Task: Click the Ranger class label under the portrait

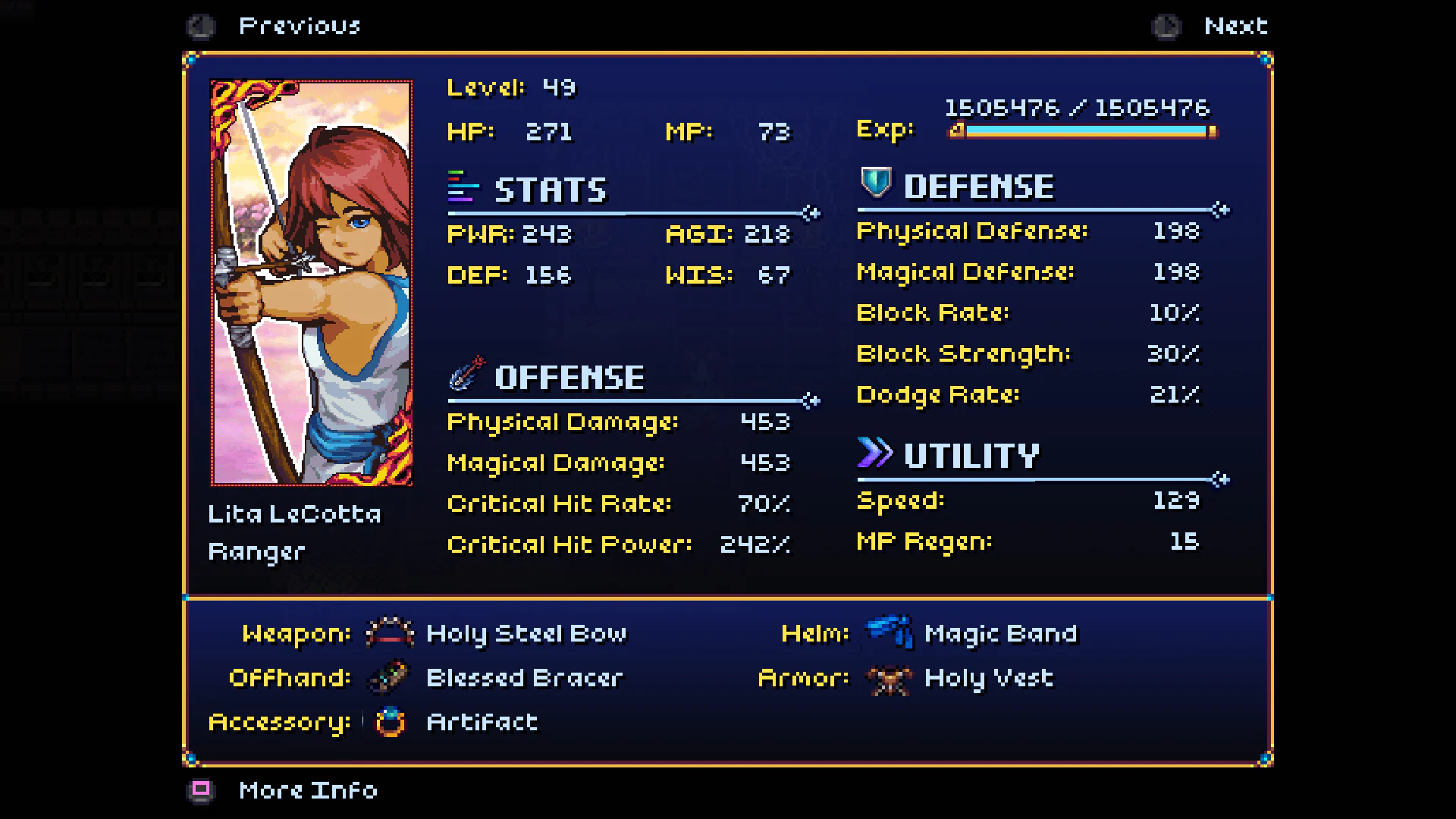Action: tap(256, 551)
